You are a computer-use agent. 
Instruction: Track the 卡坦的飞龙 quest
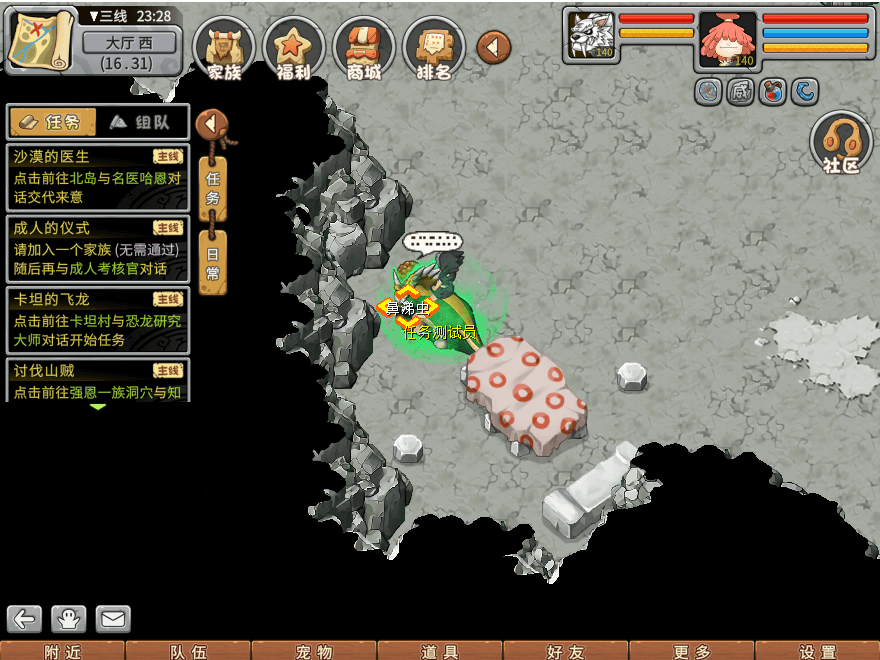[x=97, y=320]
